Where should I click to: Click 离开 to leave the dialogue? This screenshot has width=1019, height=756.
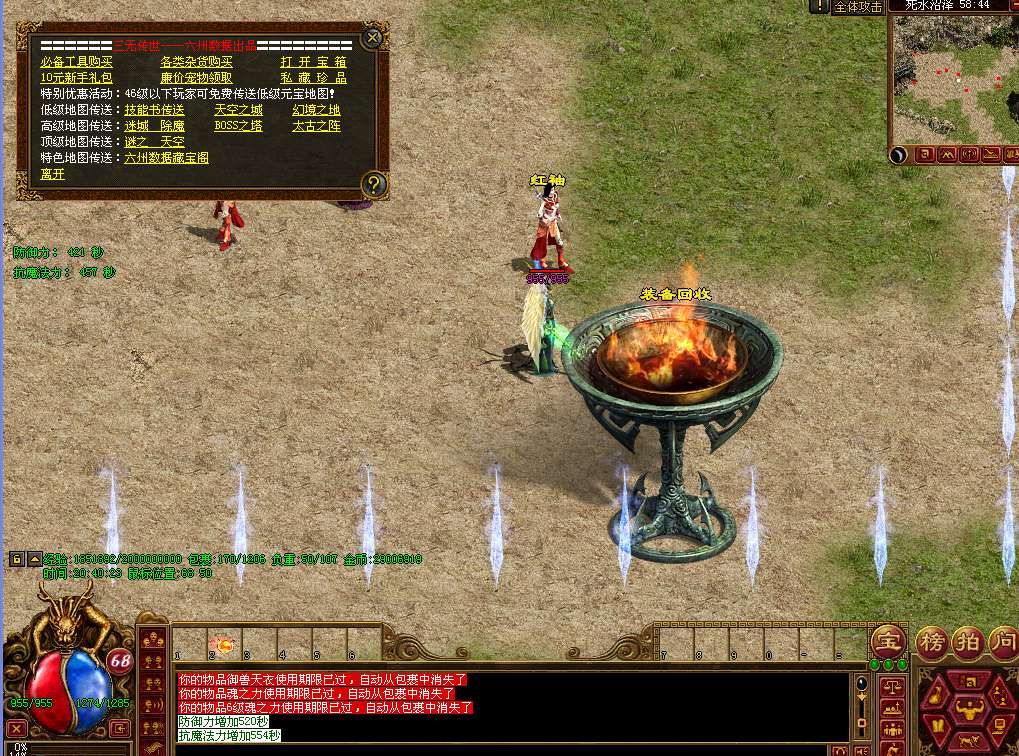coord(52,174)
